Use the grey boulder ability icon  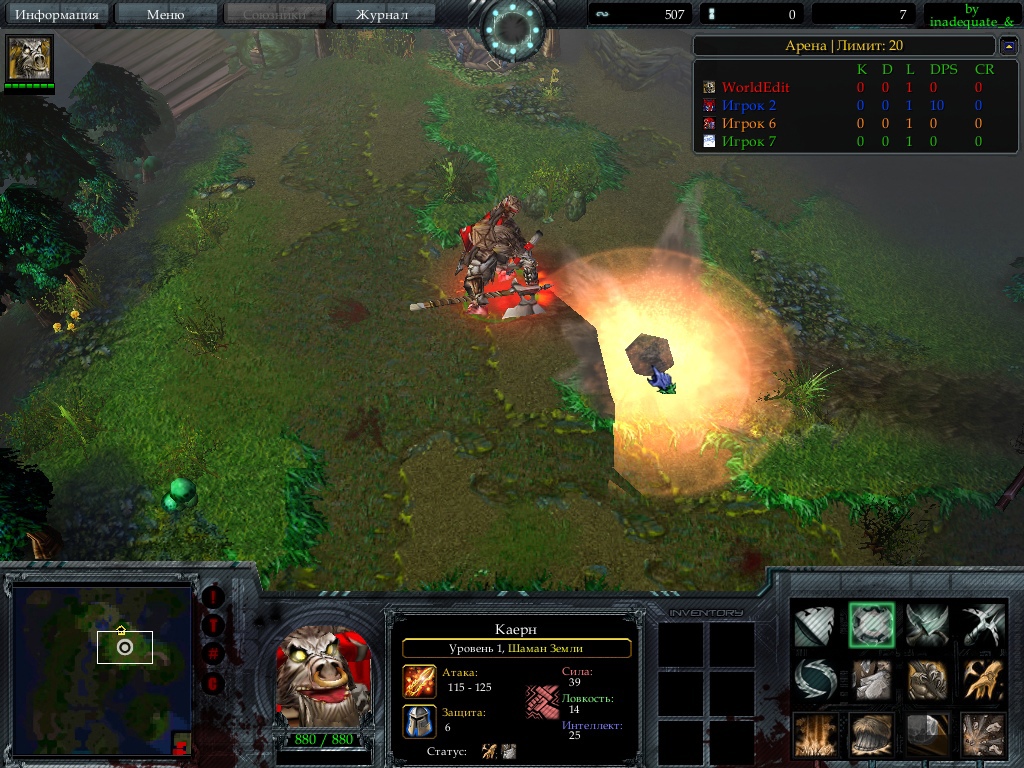point(927,735)
